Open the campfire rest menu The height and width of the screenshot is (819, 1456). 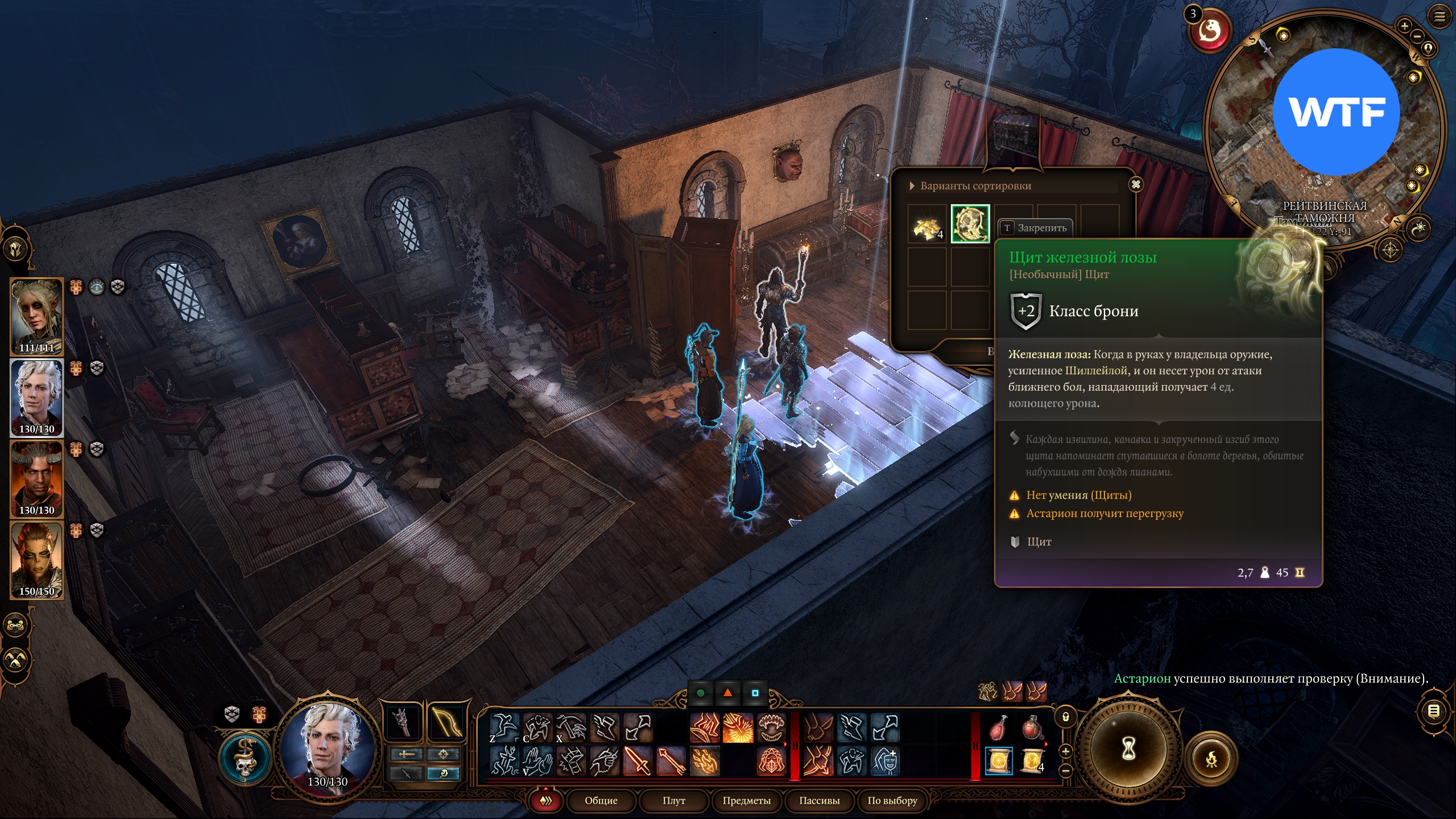coord(1211,759)
